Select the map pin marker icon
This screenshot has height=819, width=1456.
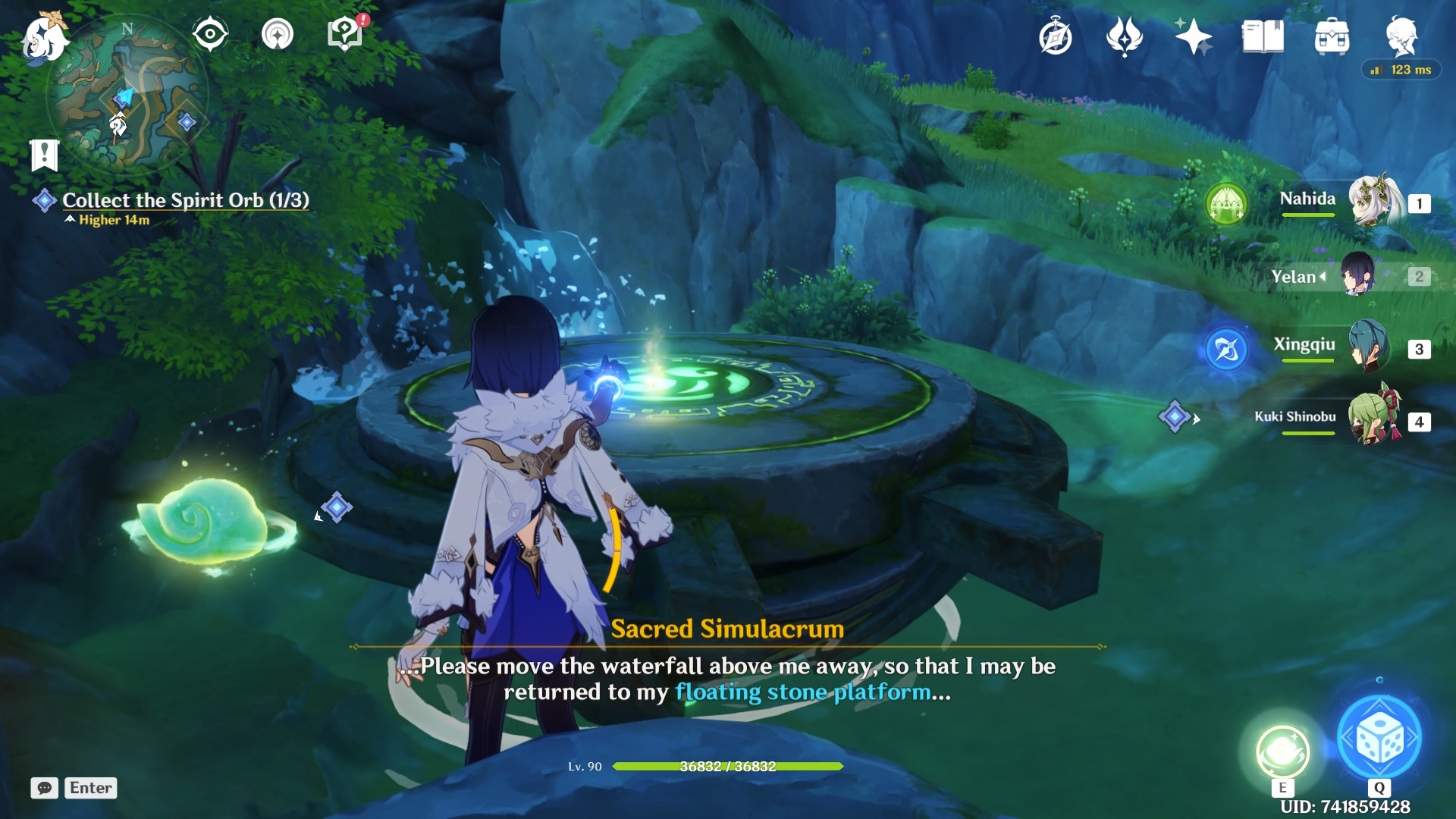click(278, 33)
